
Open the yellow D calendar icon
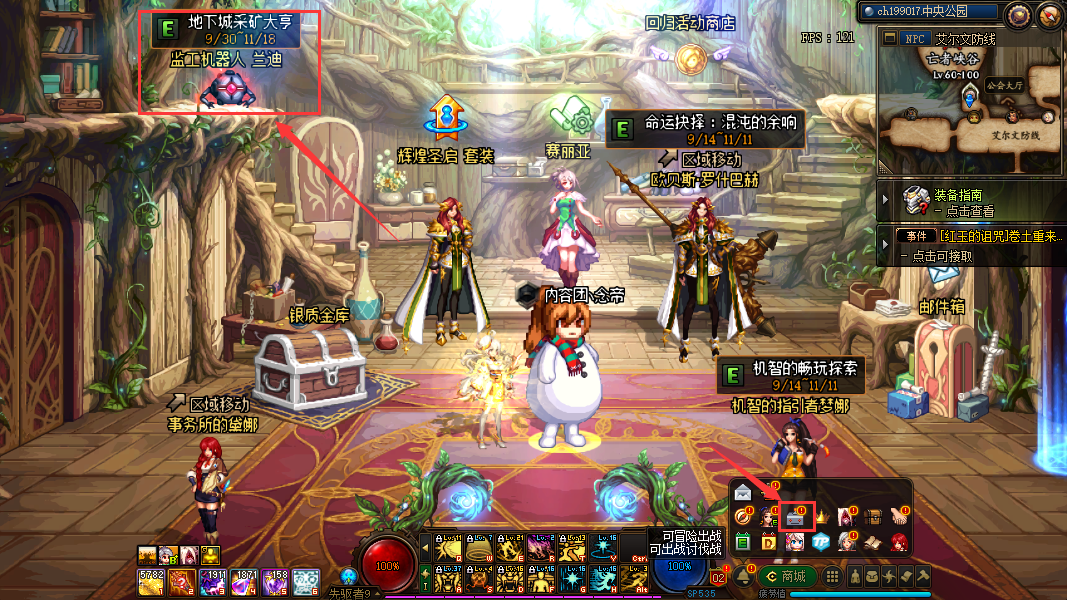[x=769, y=541]
